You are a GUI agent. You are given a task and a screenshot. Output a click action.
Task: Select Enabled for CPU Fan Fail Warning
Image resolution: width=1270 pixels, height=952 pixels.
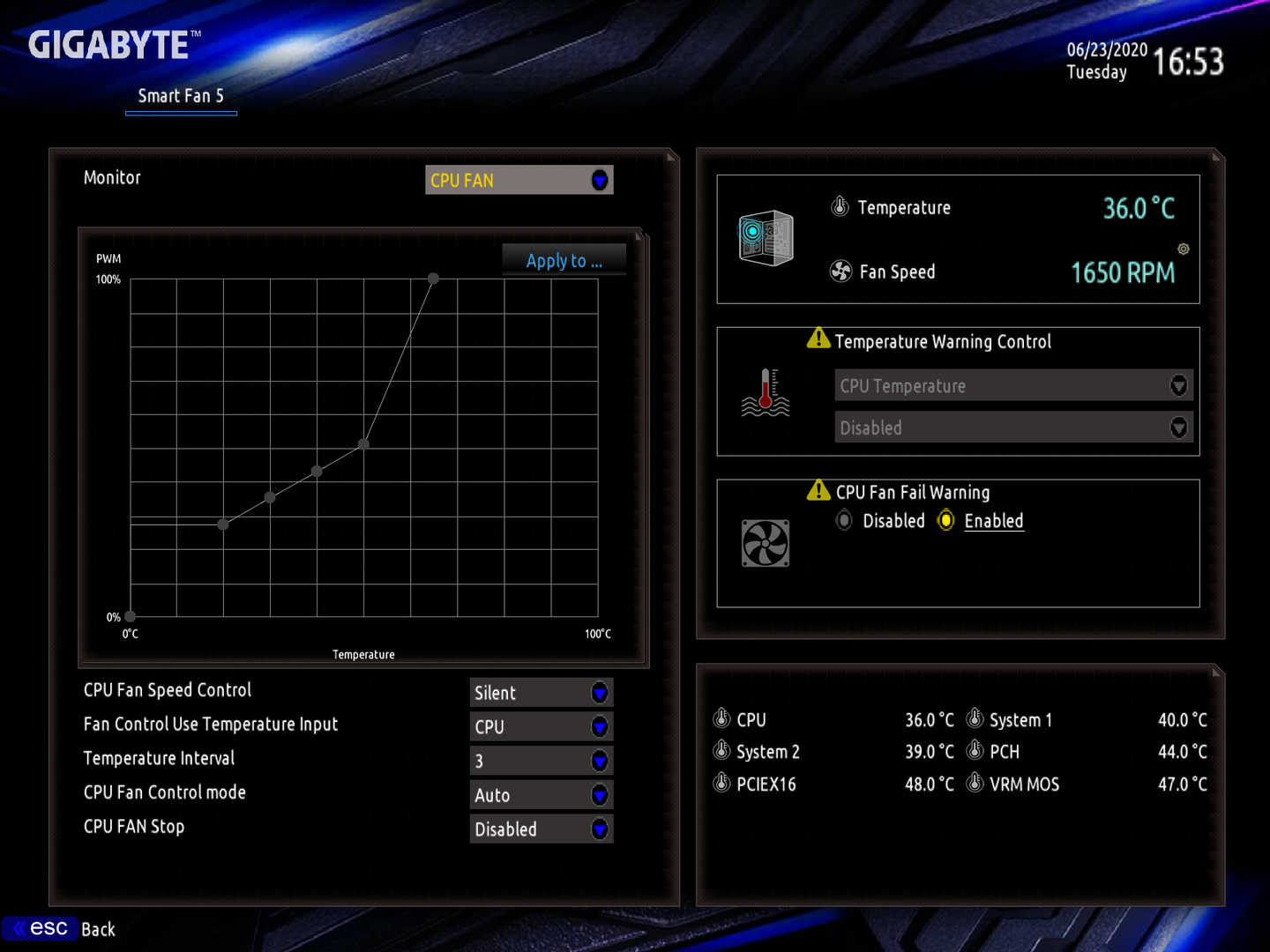pyautogui.click(x=946, y=521)
